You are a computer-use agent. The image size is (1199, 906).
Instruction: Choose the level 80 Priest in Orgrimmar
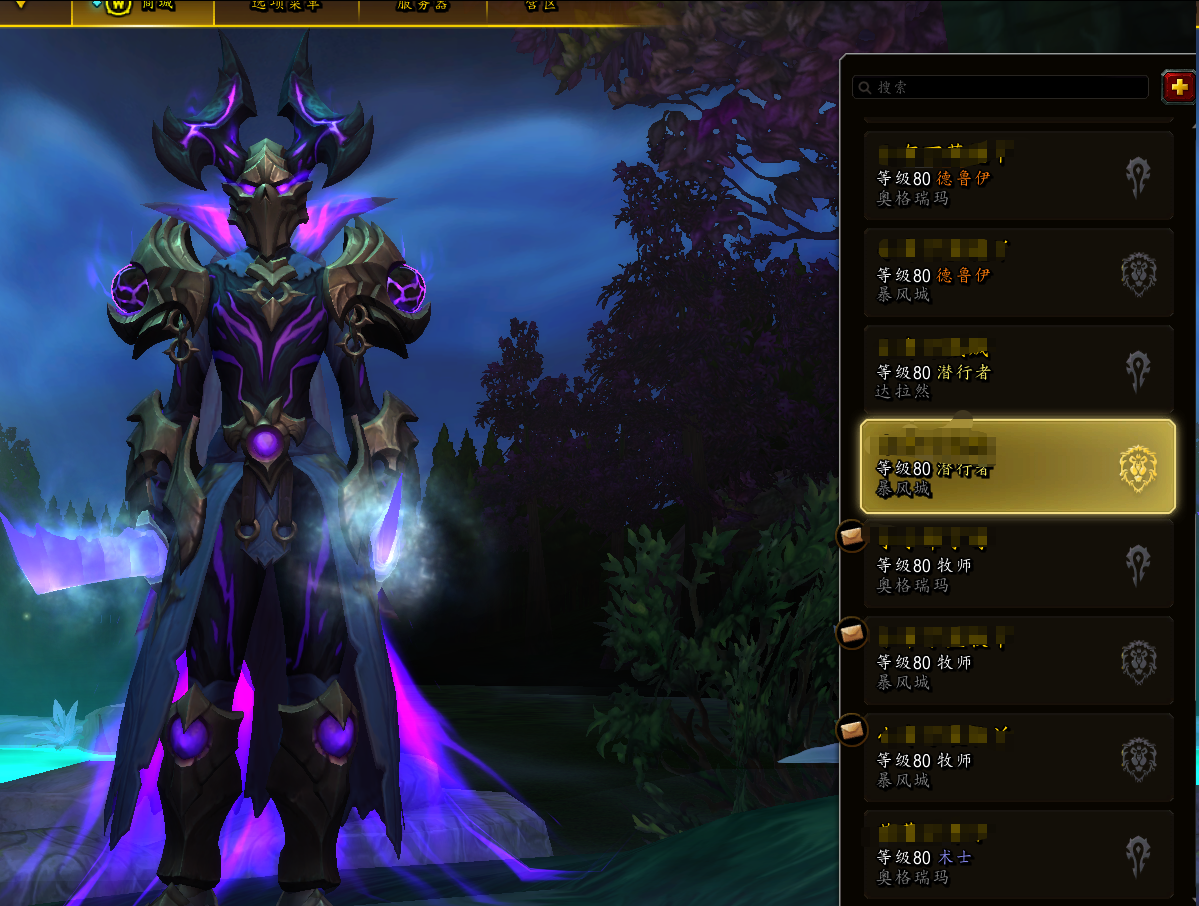(x=1017, y=563)
